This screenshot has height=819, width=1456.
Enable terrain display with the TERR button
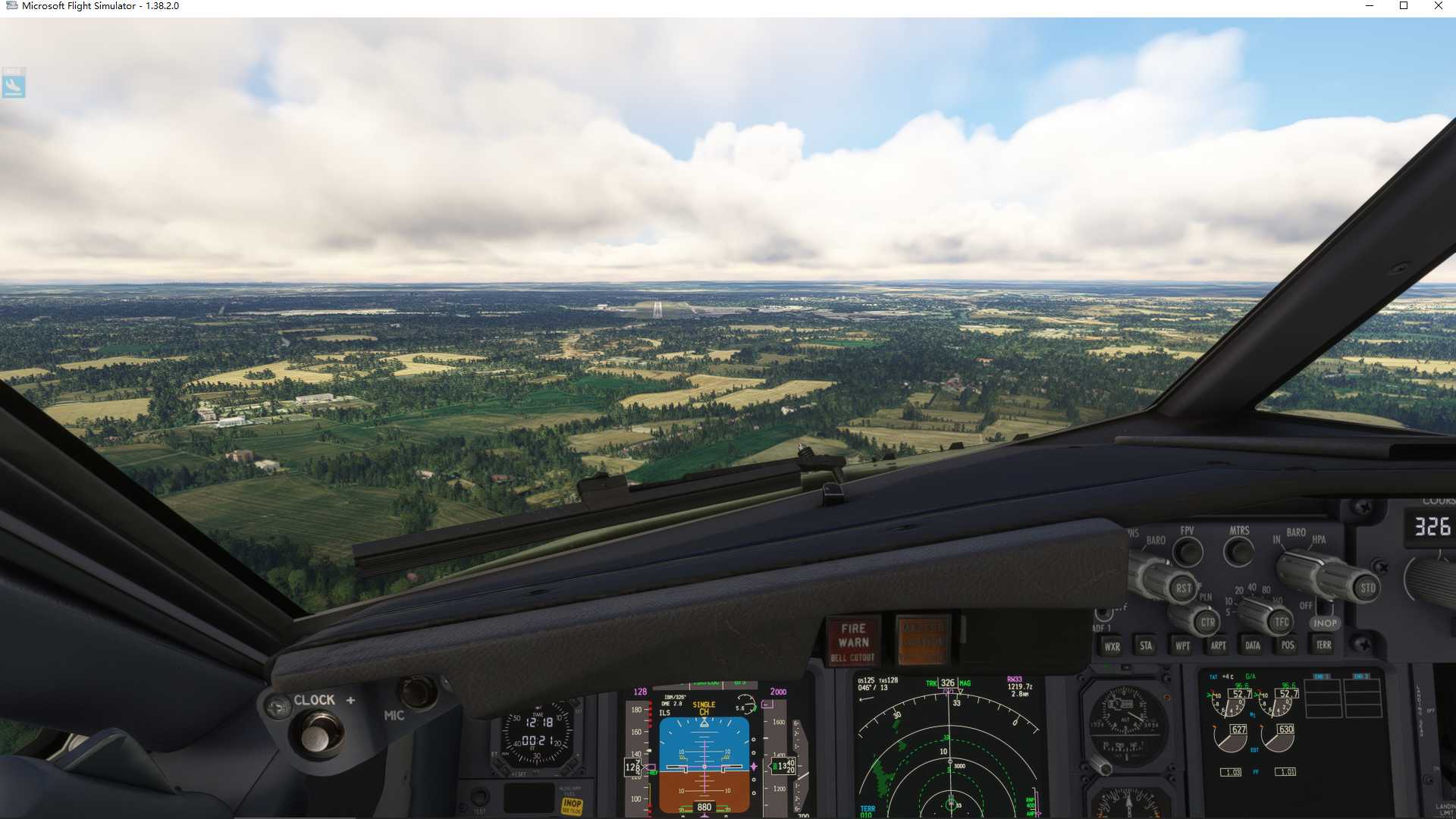click(1325, 645)
